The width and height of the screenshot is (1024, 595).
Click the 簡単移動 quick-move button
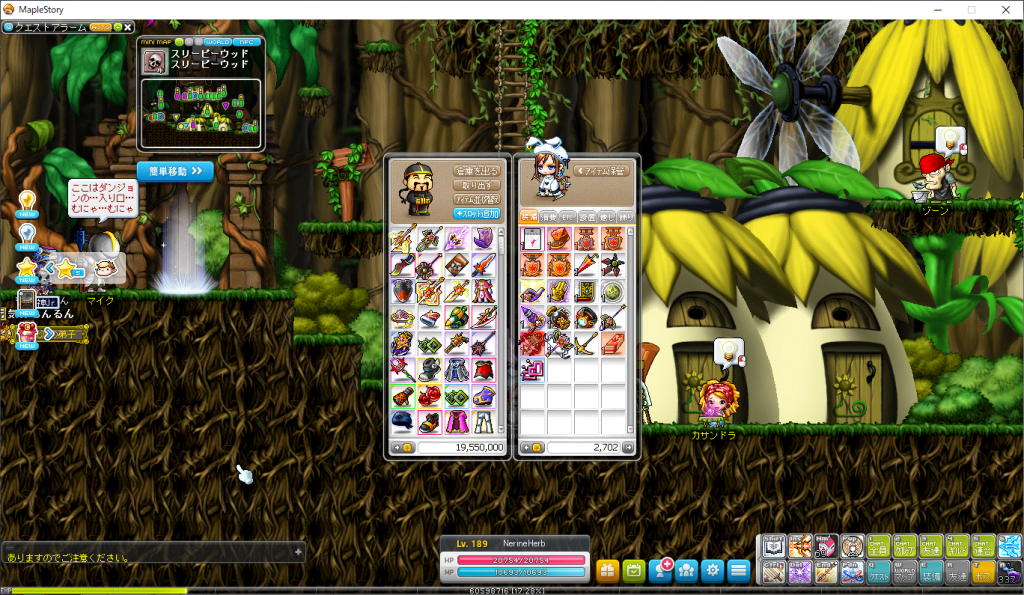[175, 171]
